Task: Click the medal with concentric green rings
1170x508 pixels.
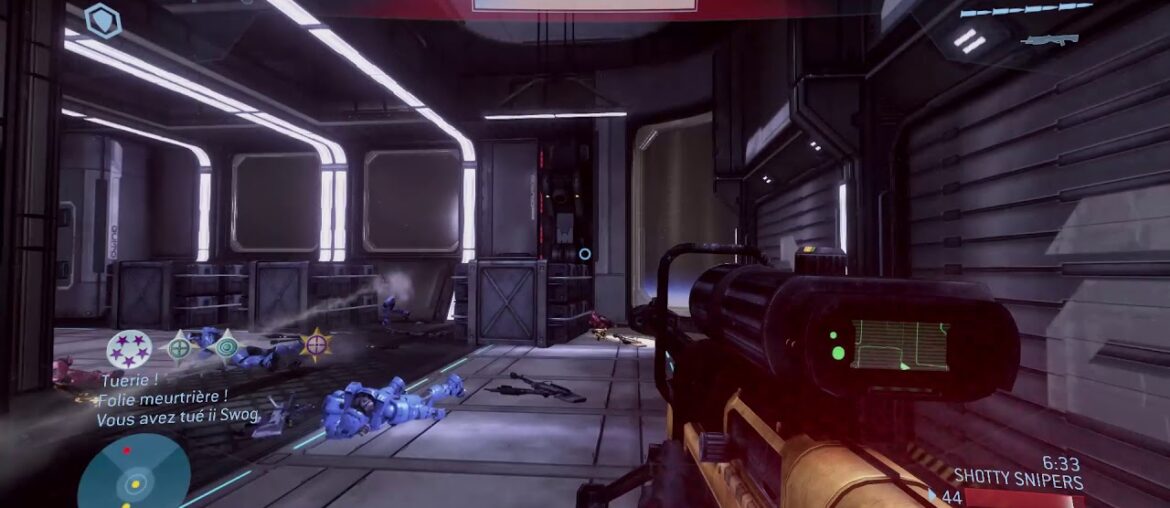Action: [226, 347]
